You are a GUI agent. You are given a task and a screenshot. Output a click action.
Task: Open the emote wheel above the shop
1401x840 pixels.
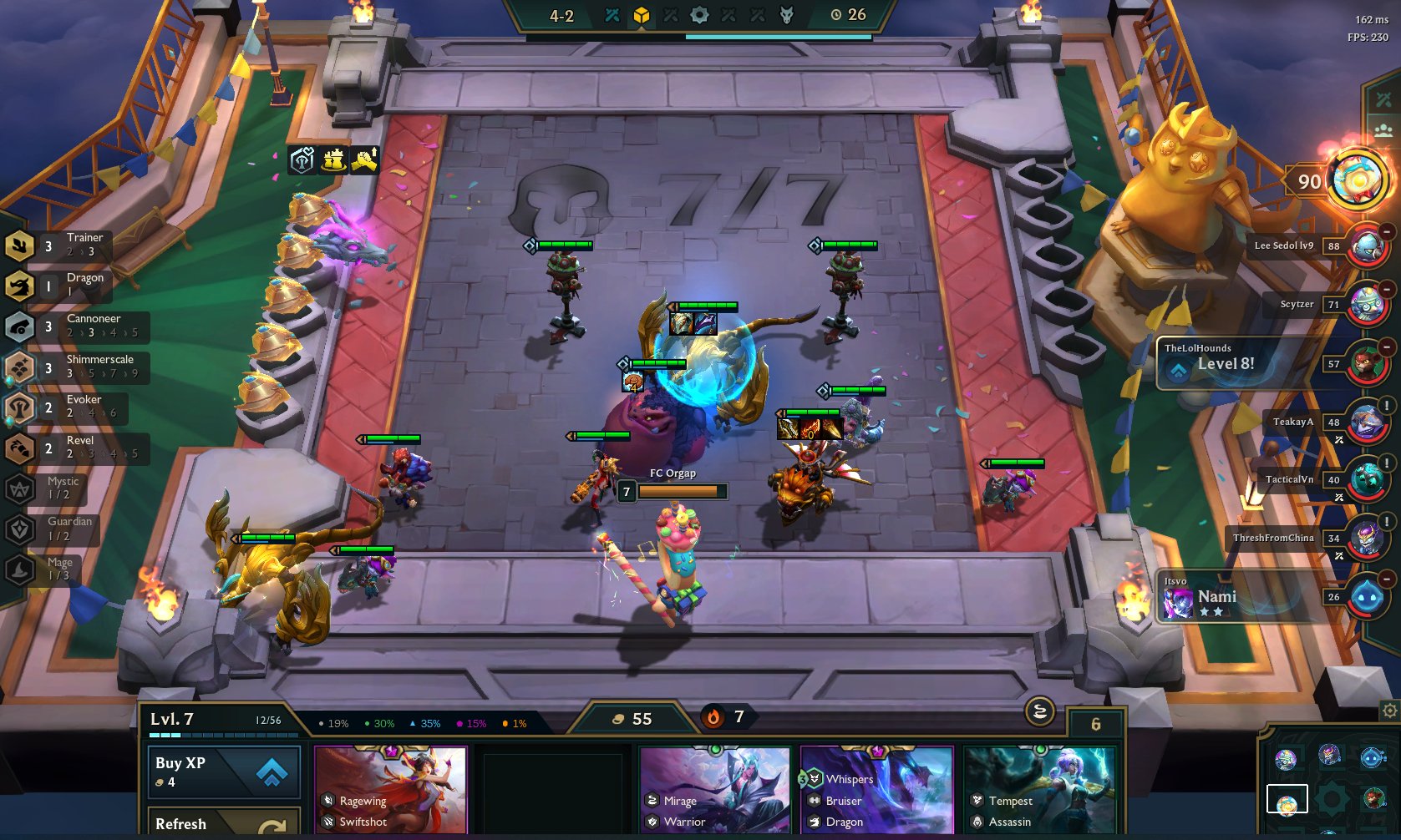coord(1039,712)
